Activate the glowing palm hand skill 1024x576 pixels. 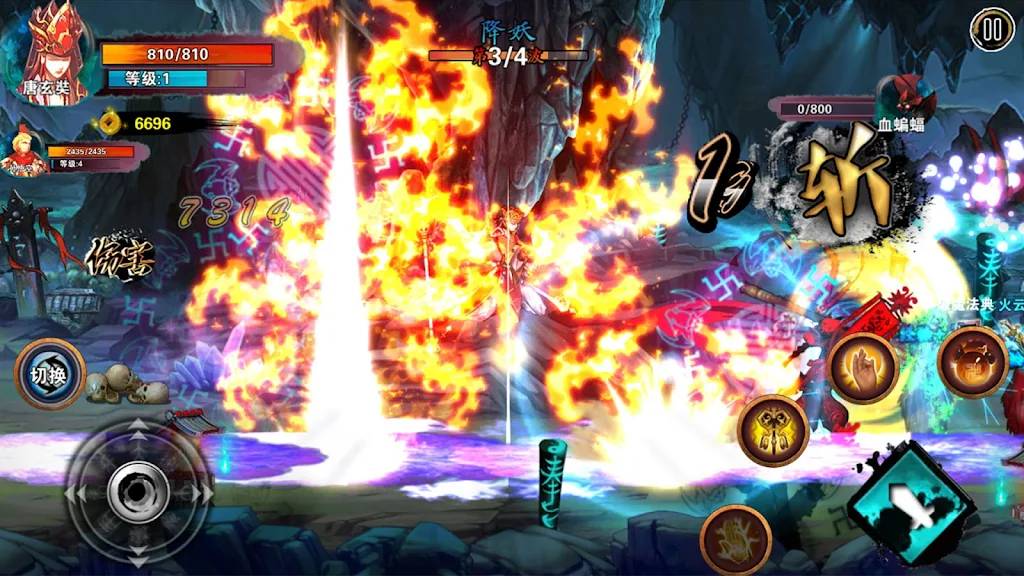click(x=862, y=368)
